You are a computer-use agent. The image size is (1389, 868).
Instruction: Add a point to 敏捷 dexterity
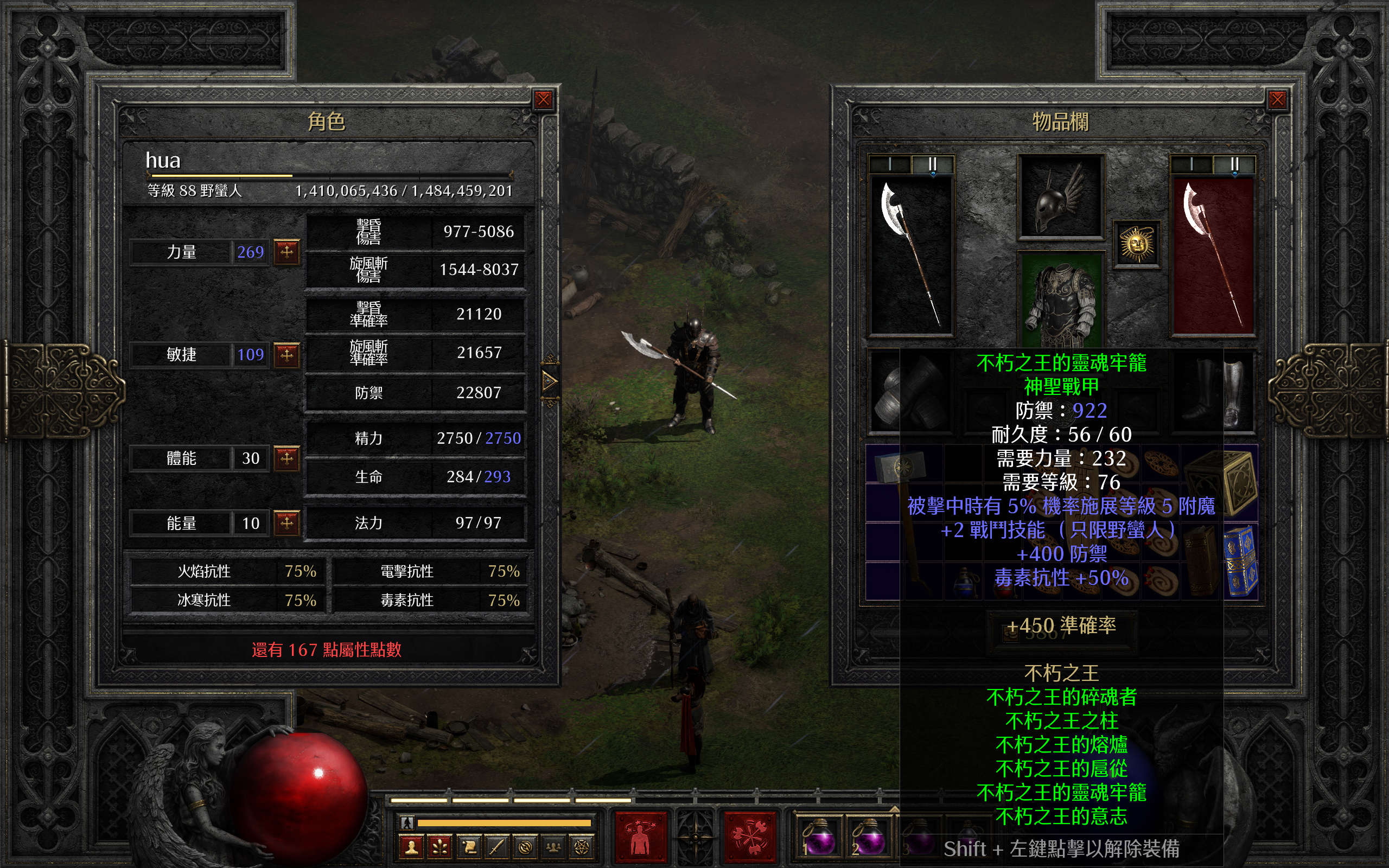click(x=287, y=354)
